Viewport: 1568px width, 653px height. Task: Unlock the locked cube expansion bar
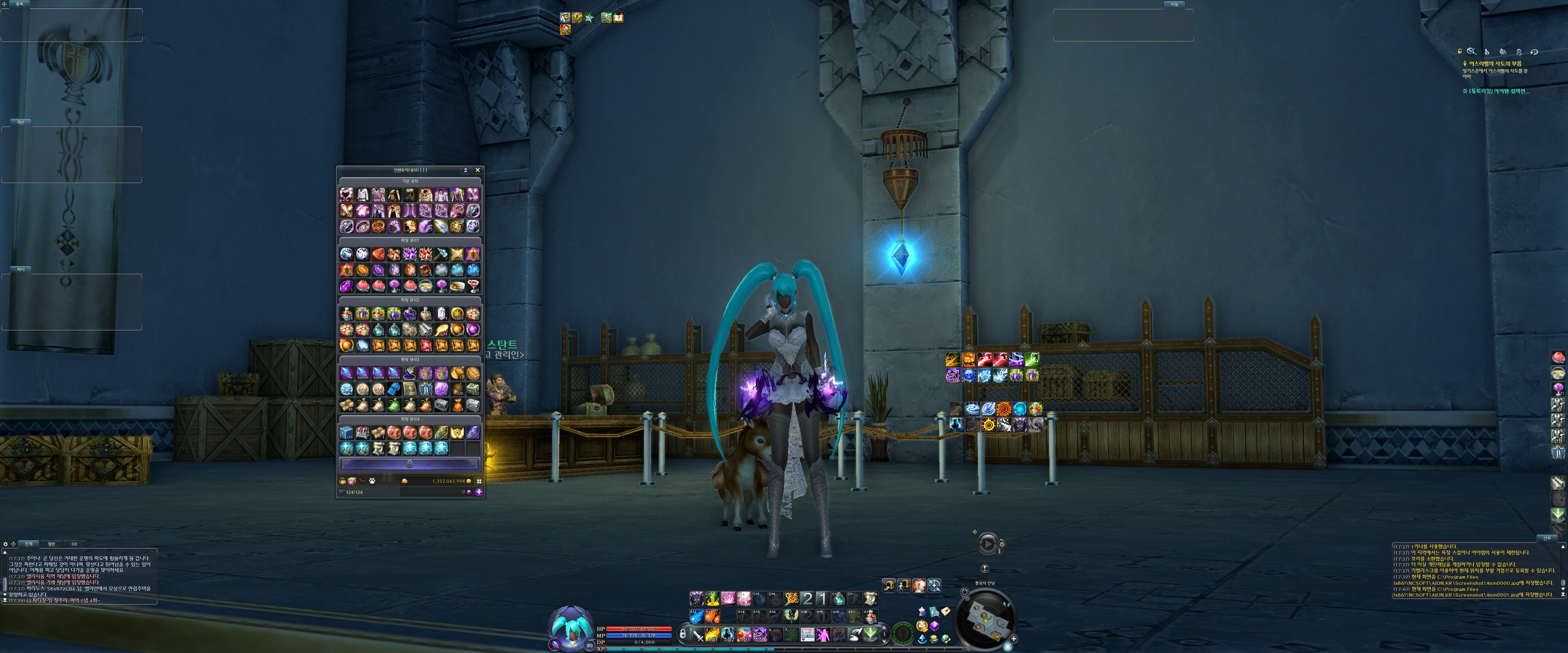(x=410, y=464)
